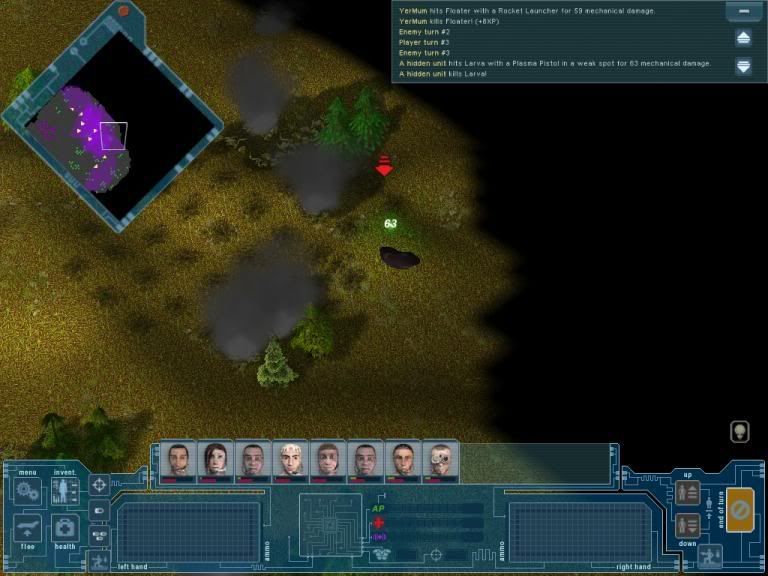The width and height of the screenshot is (768, 576).
Task: Open the game menu with the gears icon
Action: click(x=27, y=492)
